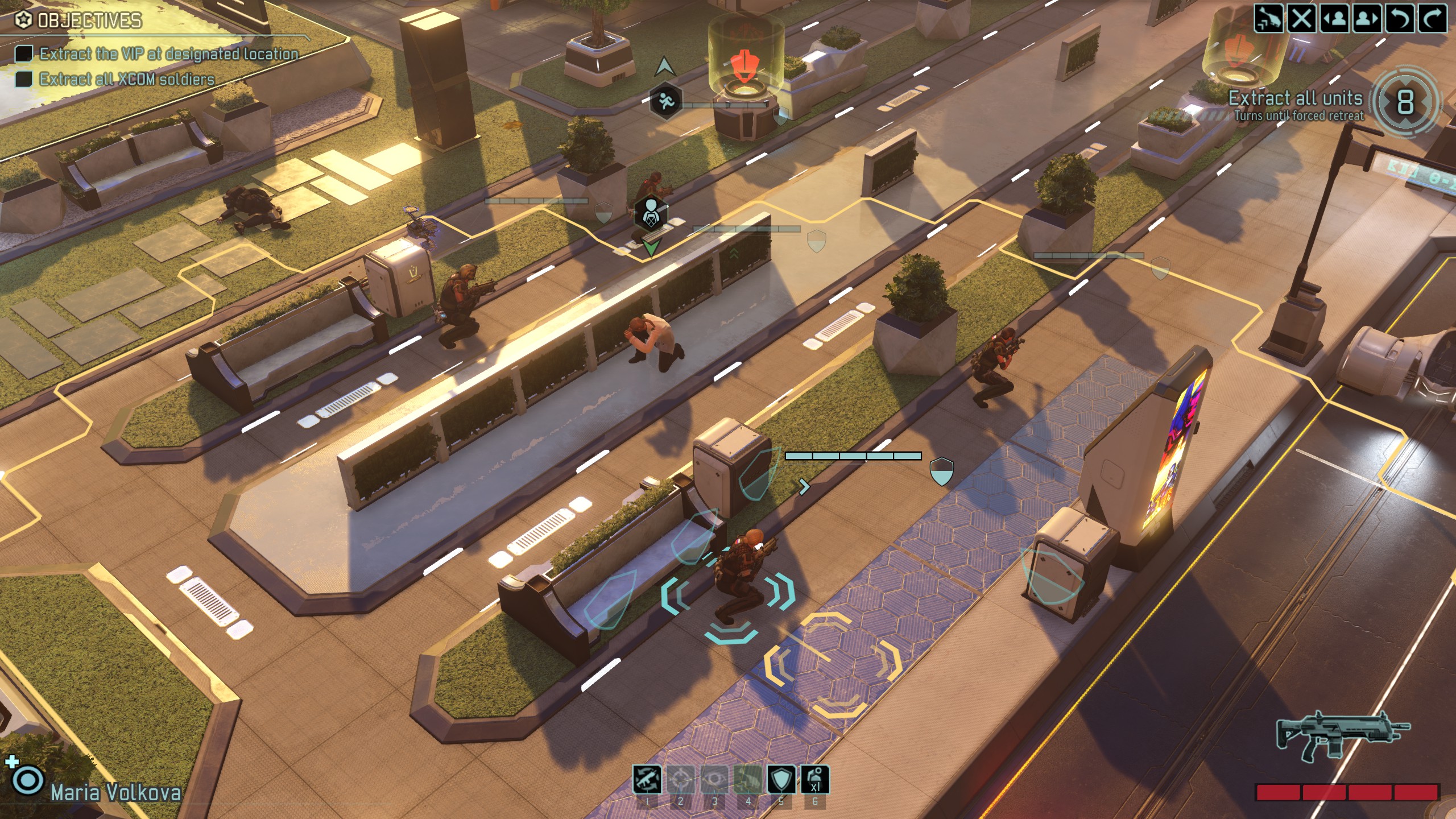Select the Extract all XCOM soldiers objective

coord(126,79)
